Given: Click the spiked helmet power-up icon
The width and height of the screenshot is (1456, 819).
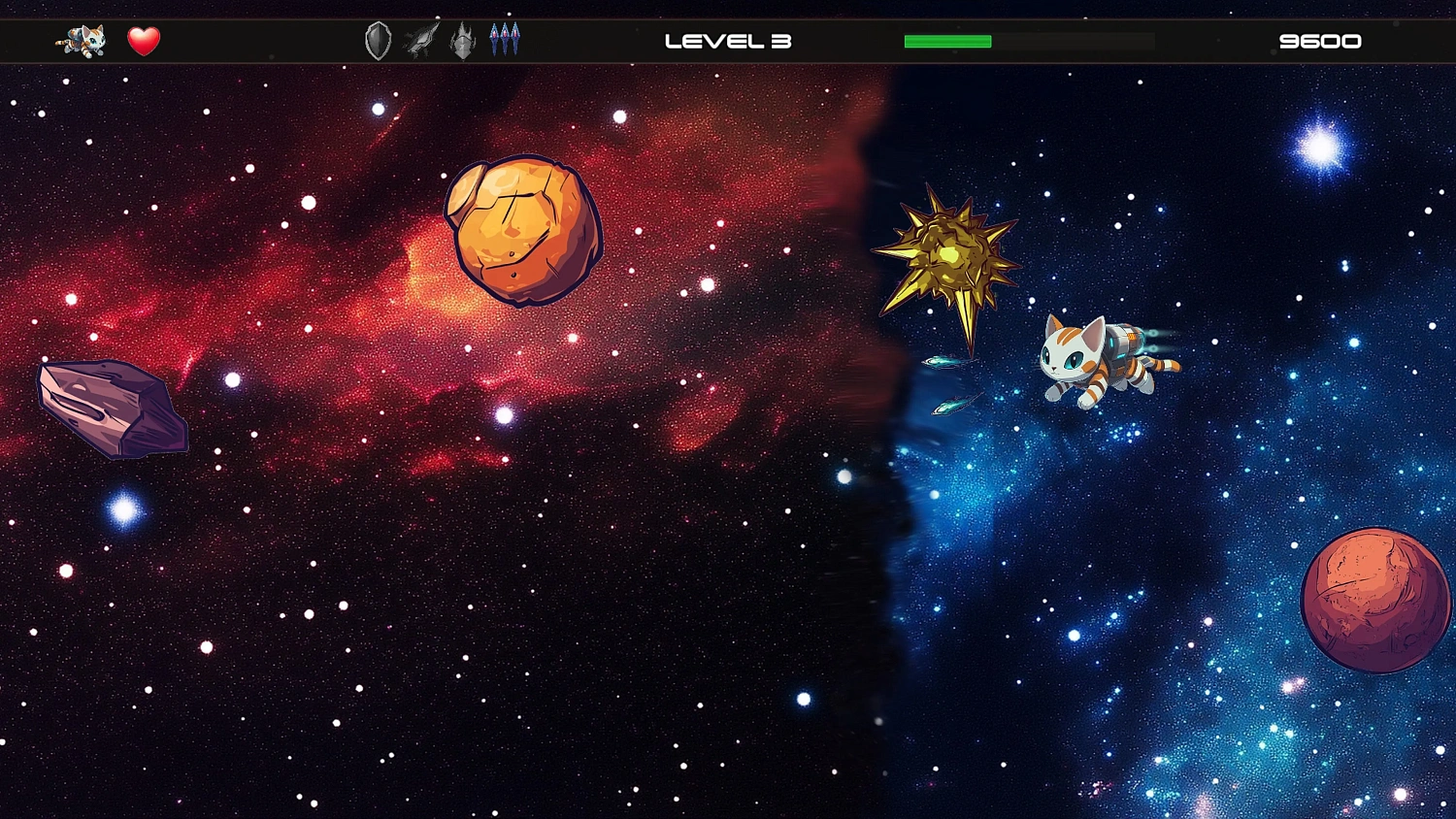Looking at the screenshot, I should click(x=462, y=41).
